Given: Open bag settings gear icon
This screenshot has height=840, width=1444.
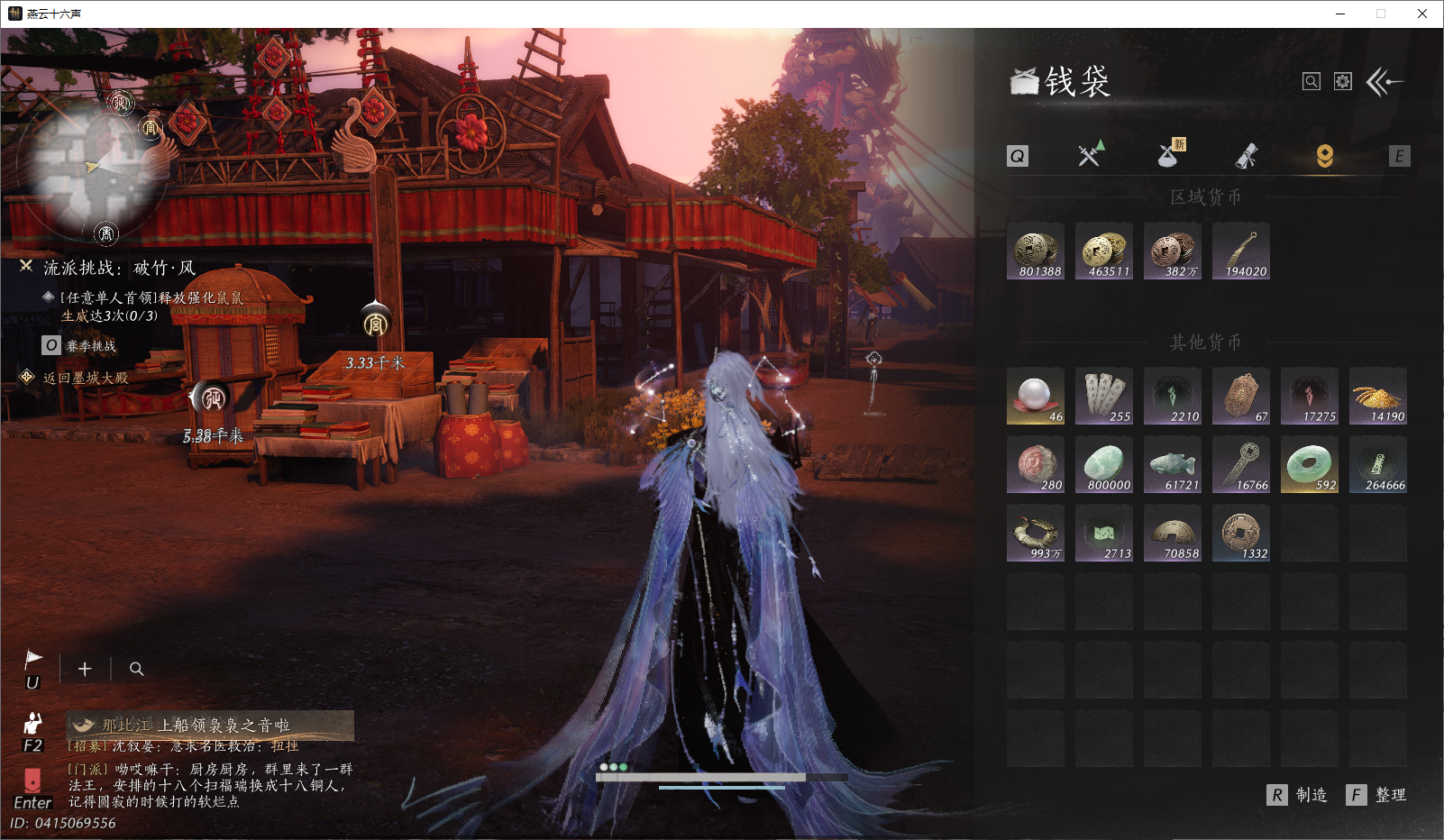Looking at the screenshot, I should pos(1343,82).
